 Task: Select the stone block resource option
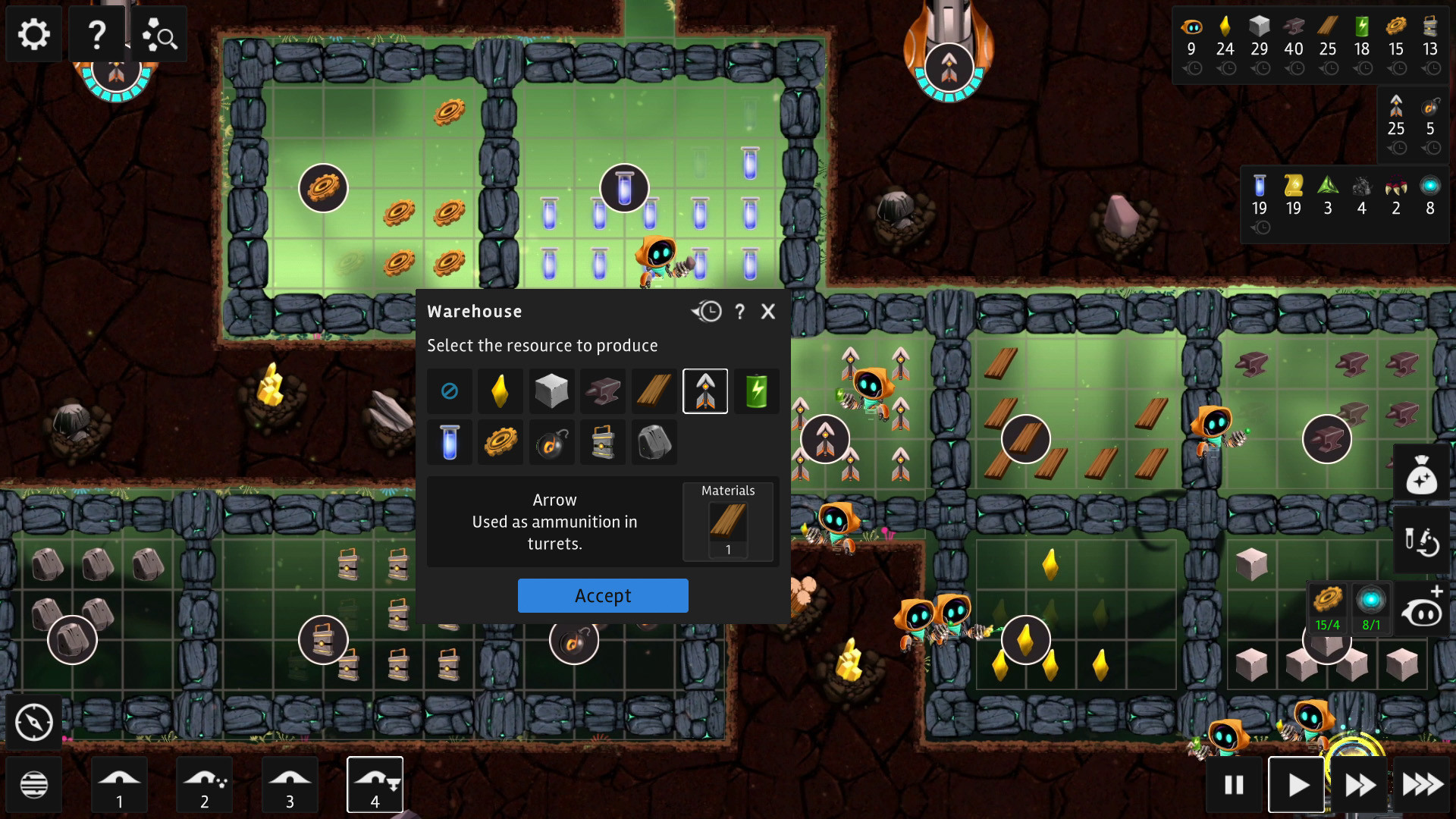[x=551, y=391]
